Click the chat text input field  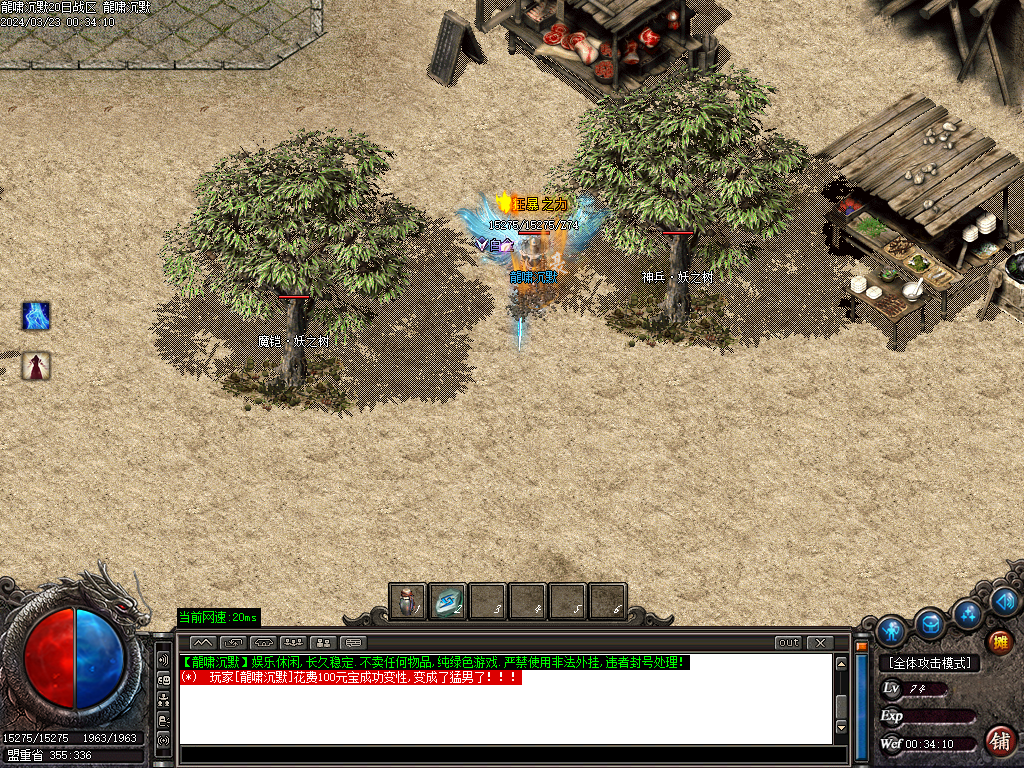505,755
